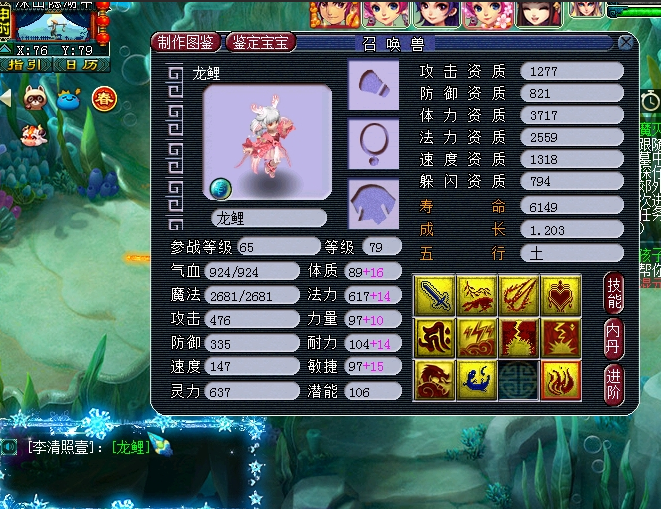Select the blue sword skill icon
Screen dimensions: 661x509
(x=434, y=295)
